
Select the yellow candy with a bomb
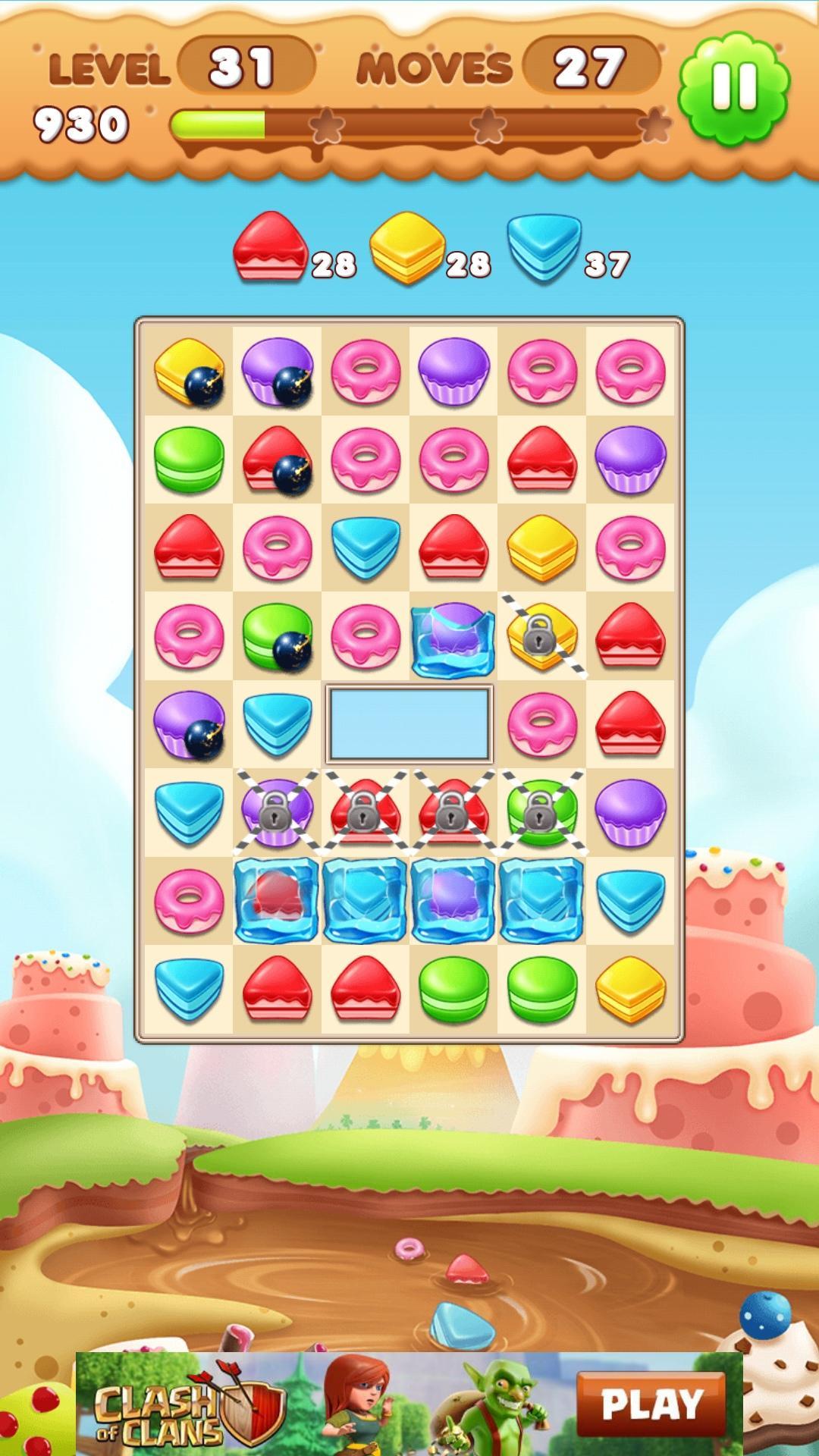(189, 372)
